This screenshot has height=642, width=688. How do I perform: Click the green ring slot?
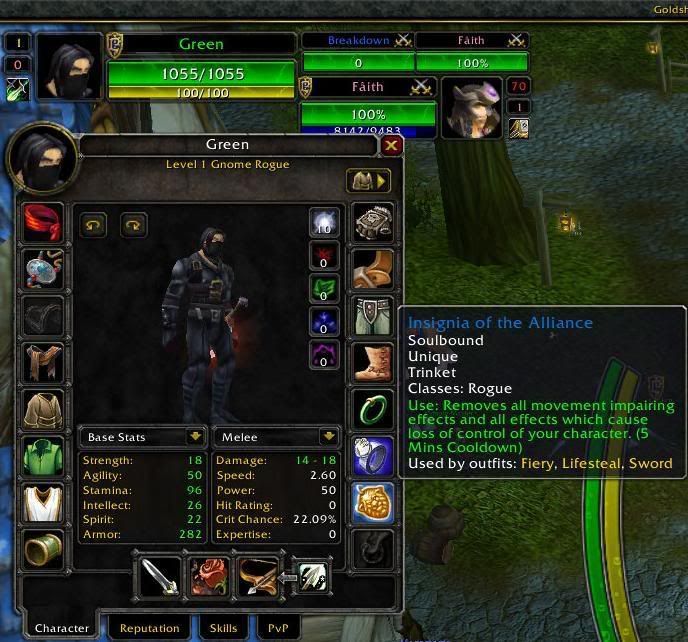(x=373, y=408)
